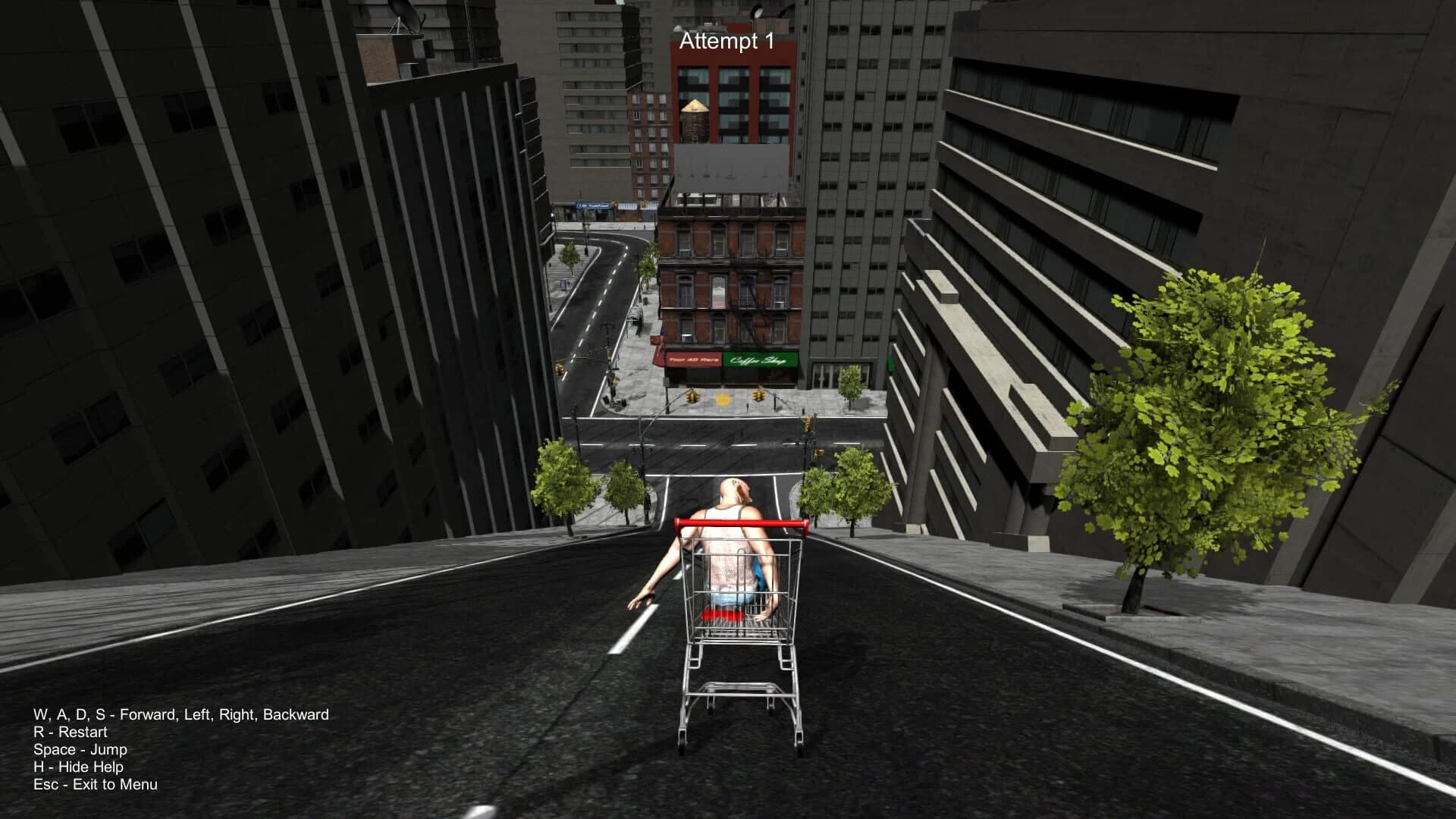Click the Attempt 1 heading
Viewport: 1456px width, 819px height.
[x=726, y=42]
